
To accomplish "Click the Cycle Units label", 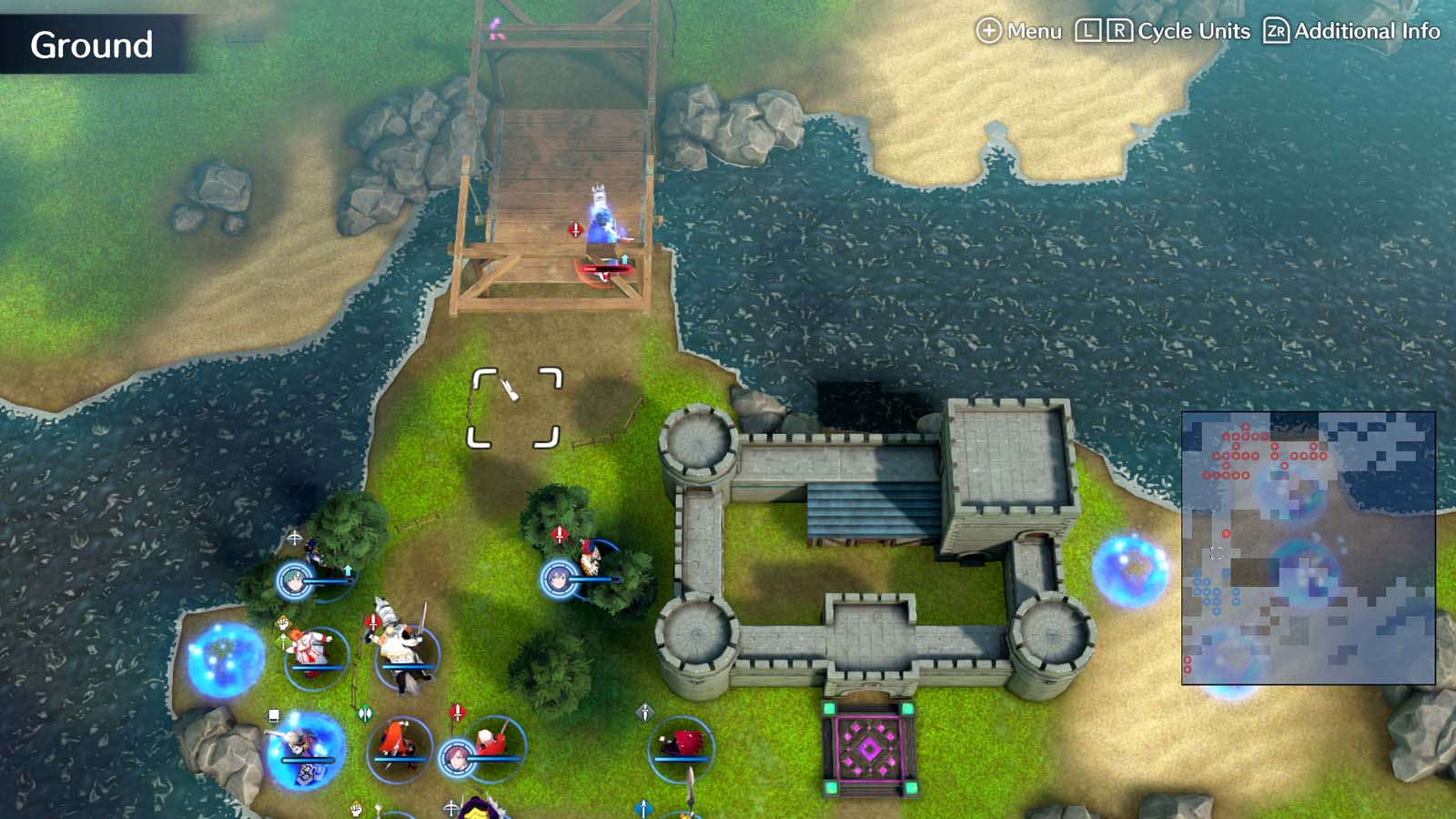I will click(x=1195, y=30).
